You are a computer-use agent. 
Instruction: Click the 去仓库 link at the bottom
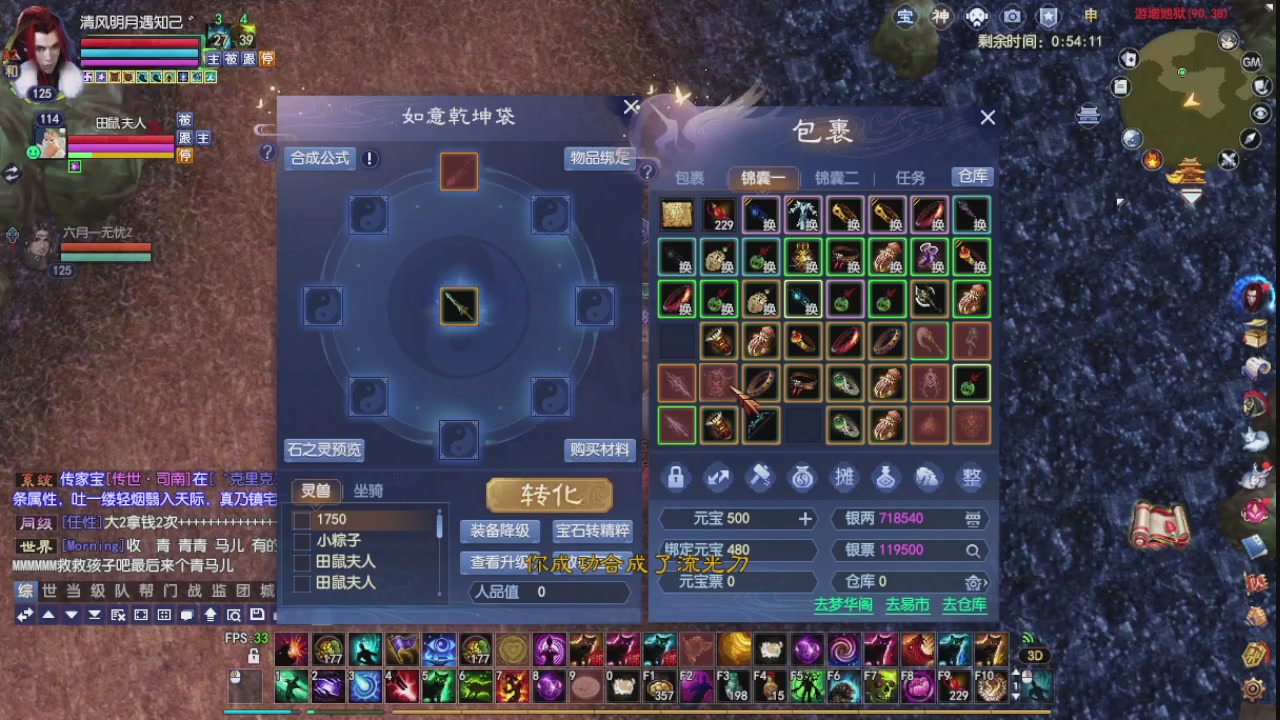pos(968,605)
